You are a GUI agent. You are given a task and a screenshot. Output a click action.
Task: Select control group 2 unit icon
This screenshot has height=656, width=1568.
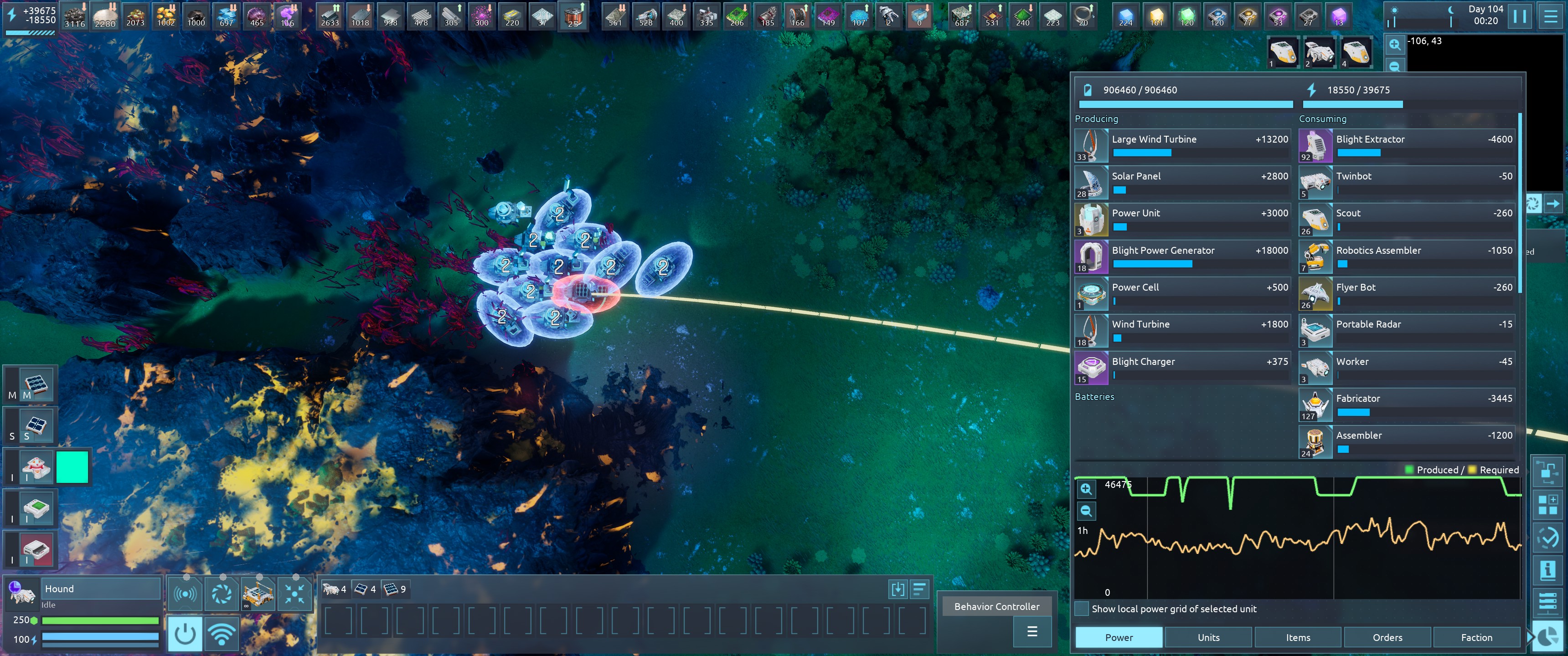click(1319, 52)
